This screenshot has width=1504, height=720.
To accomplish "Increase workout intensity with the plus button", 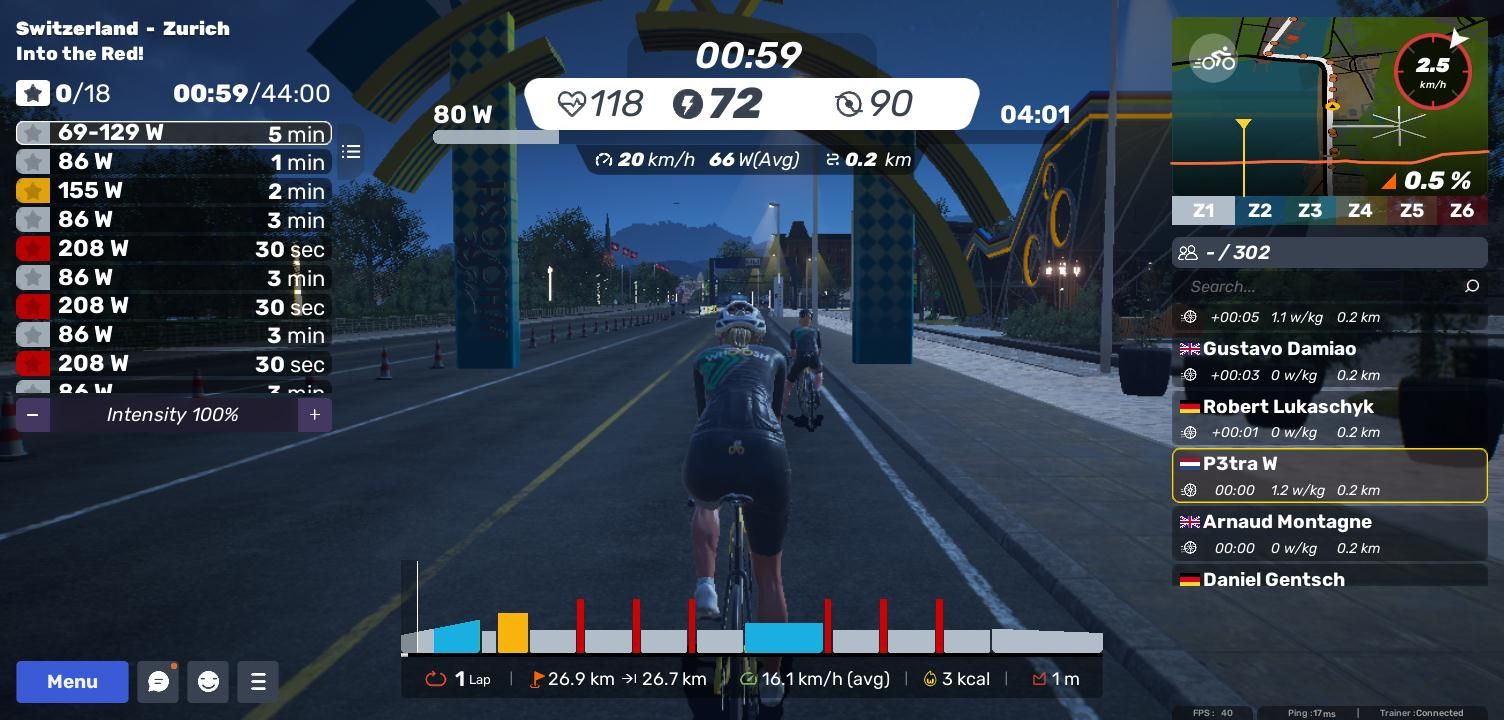I will [314, 414].
